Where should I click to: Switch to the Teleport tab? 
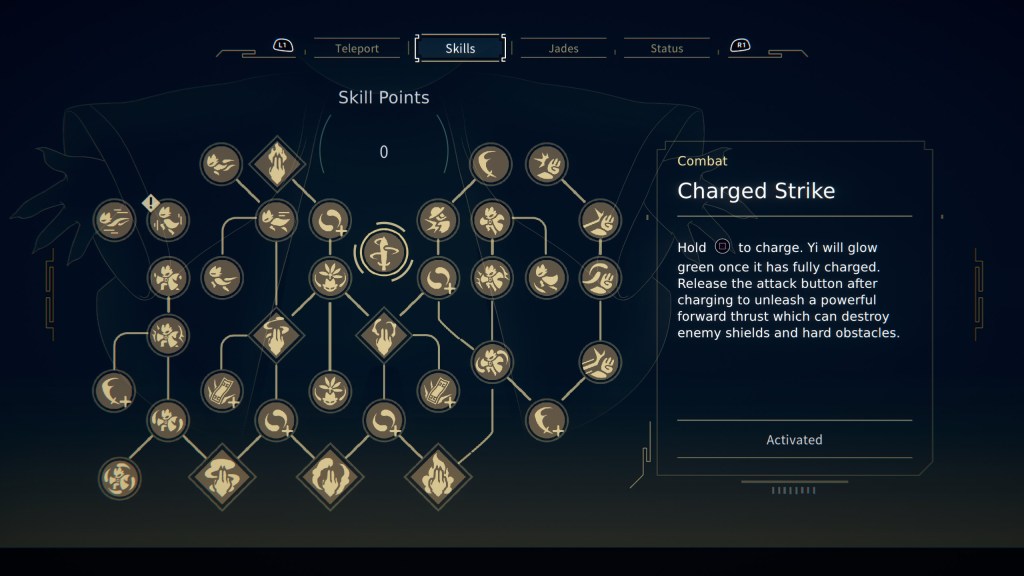tap(357, 48)
